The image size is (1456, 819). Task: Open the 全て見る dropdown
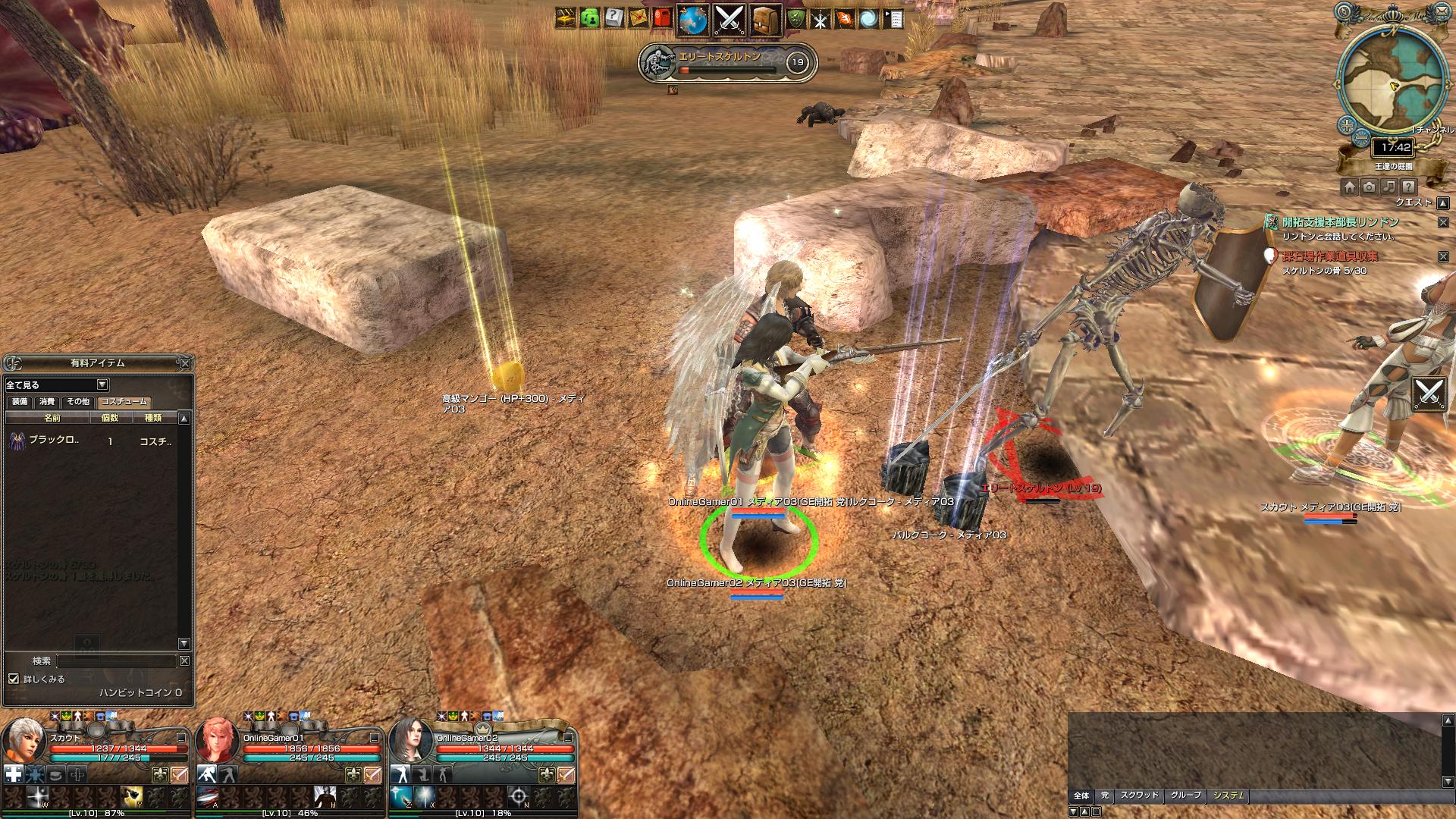click(x=102, y=384)
